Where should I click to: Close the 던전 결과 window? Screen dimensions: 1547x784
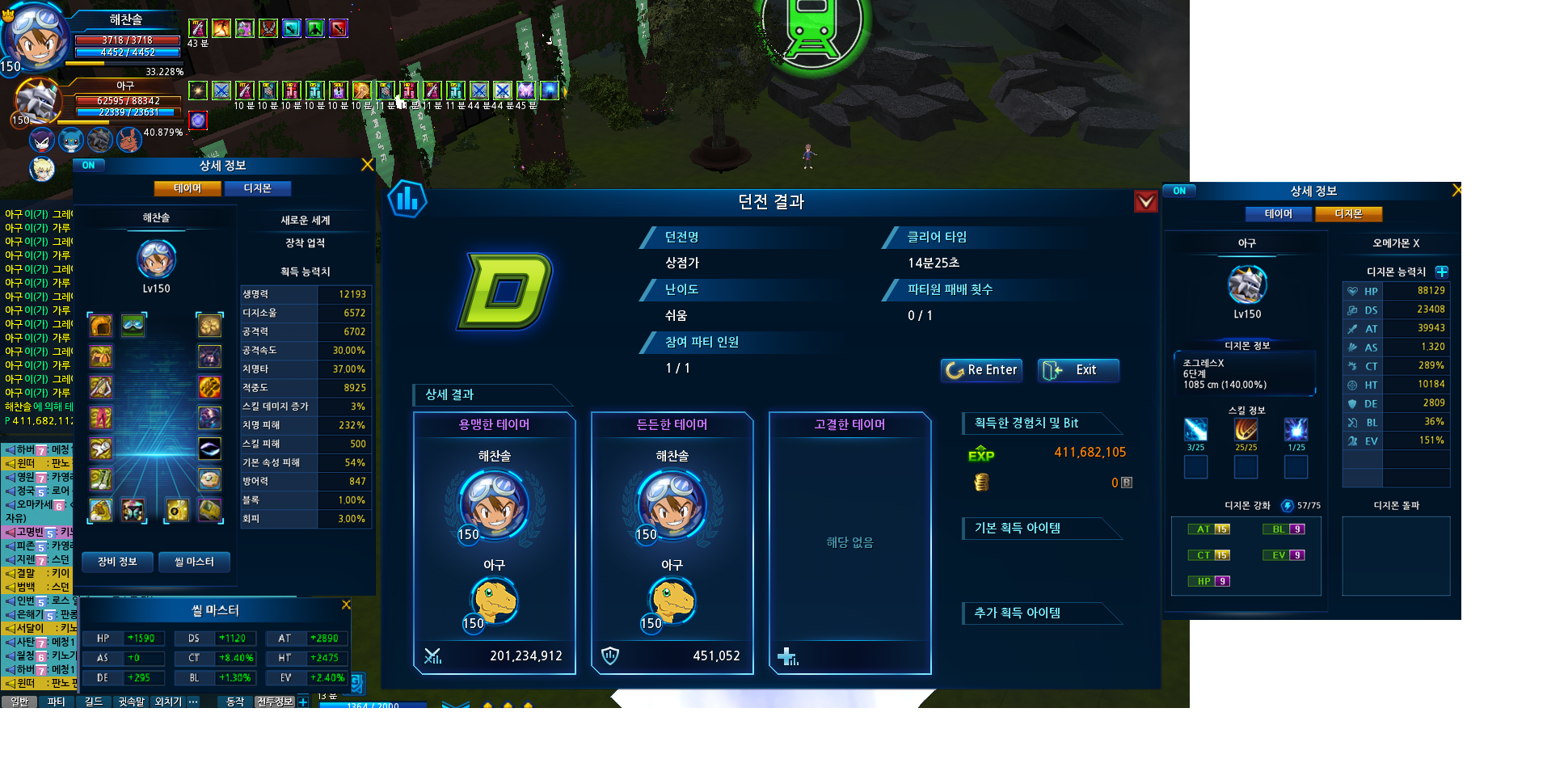[x=1145, y=201]
